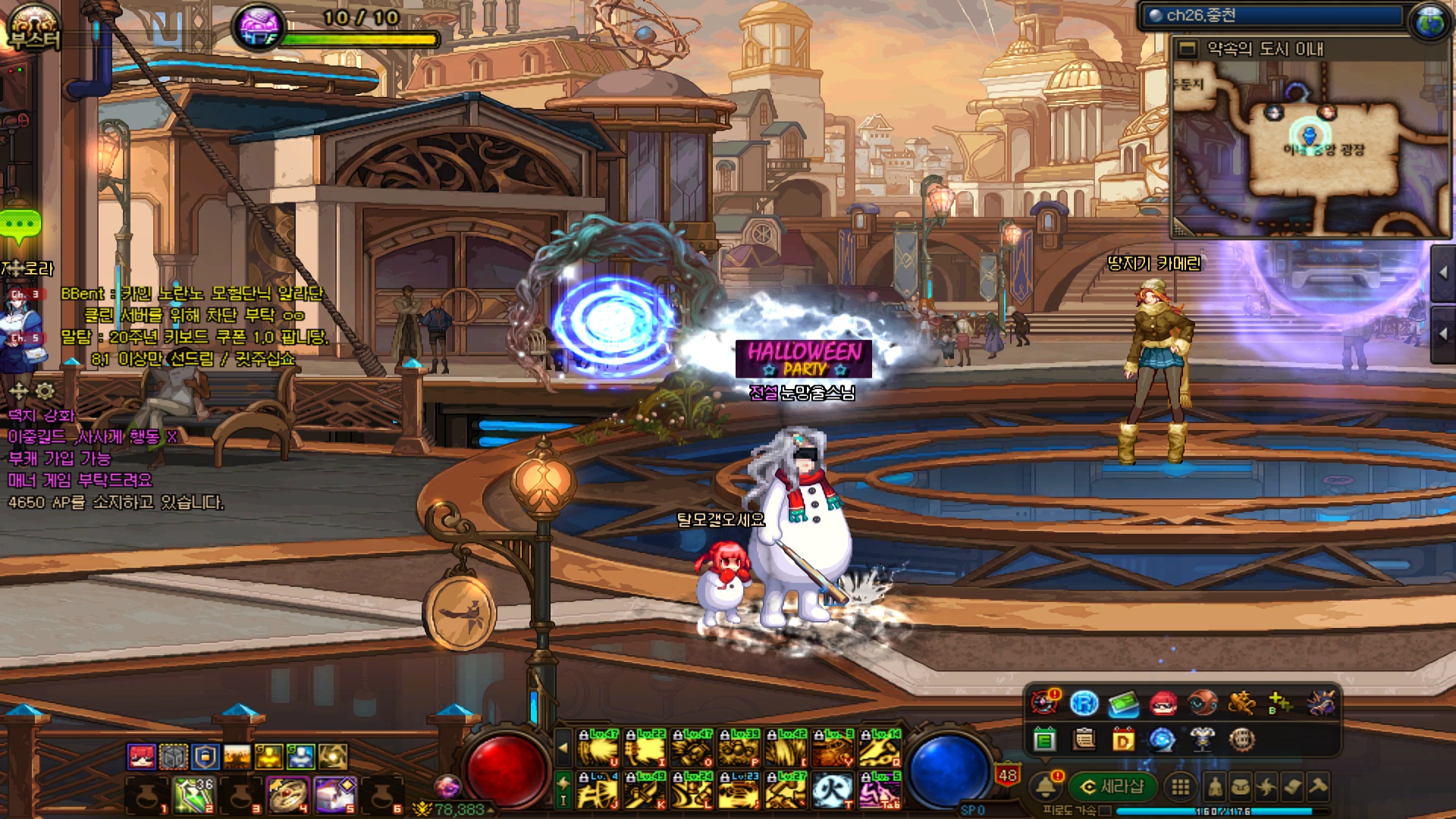Click the red-haired sunglasses face icon

click(1163, 704)
